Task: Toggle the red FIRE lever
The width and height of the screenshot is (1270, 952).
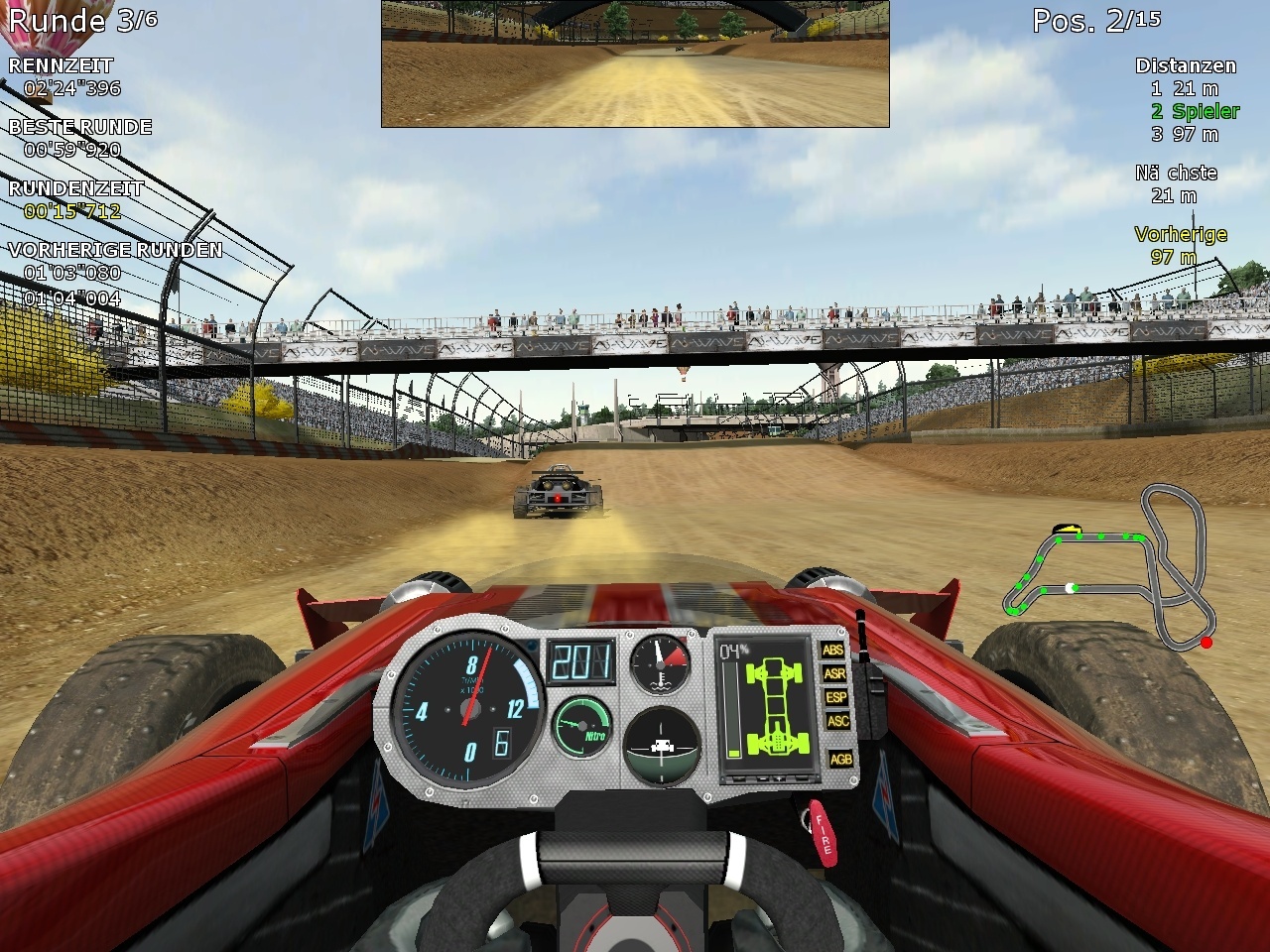Action: click(x=823, y=833)
